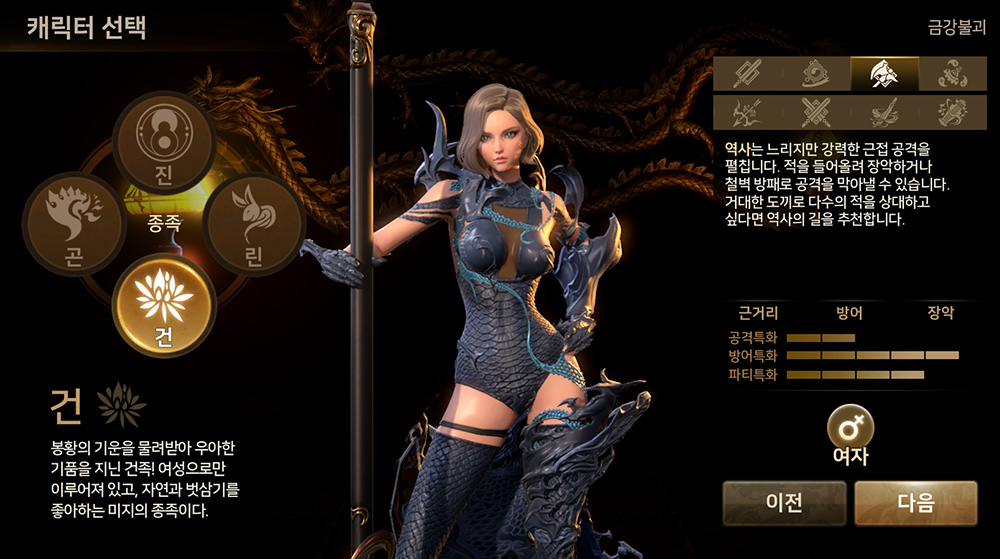This screenshot has height=559, width=1000.
Task: Continue with the 다음 button
Action: [915, 502]
